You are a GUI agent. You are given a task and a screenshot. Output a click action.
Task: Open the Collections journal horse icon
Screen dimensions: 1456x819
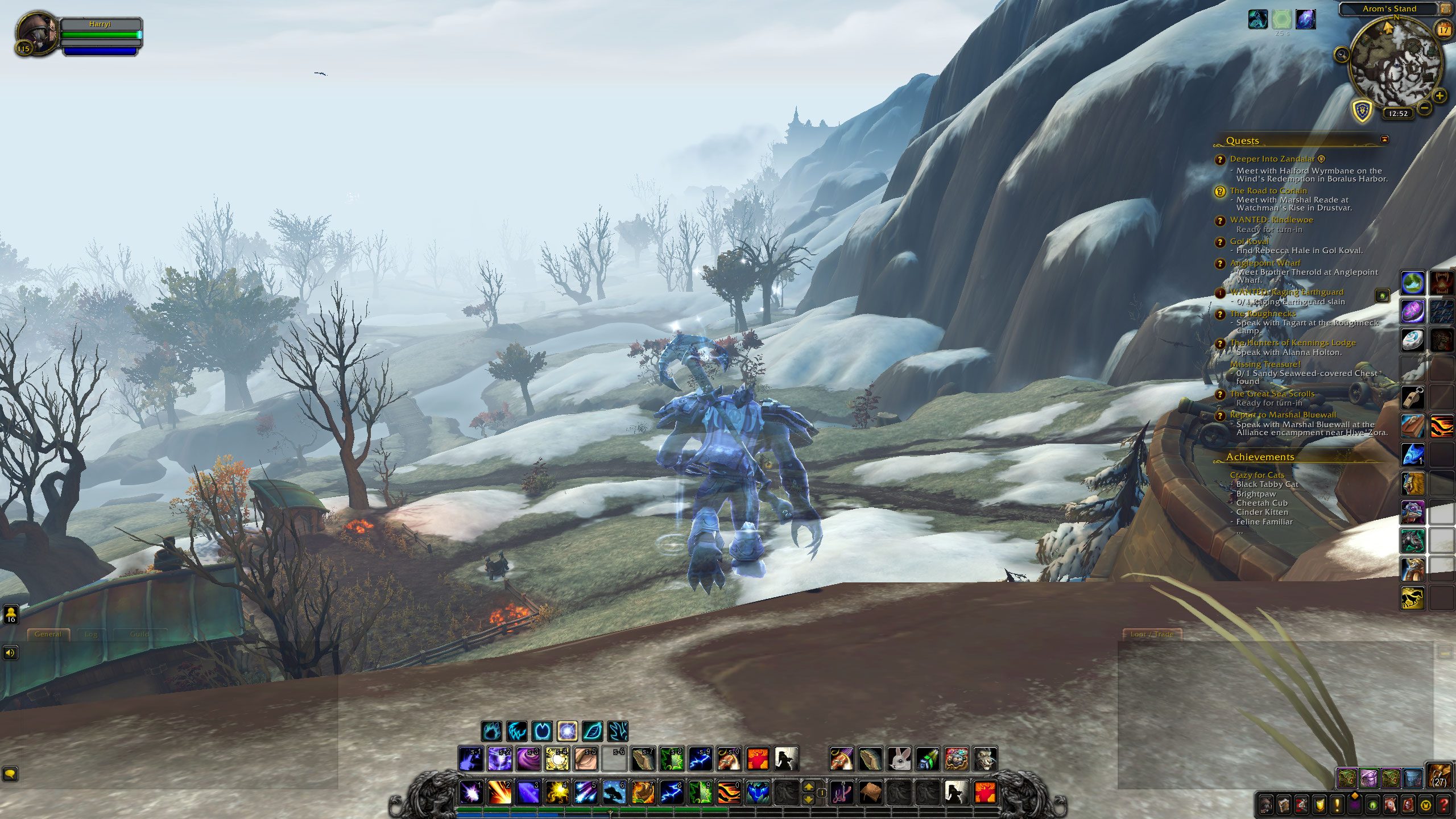click(x=1391, y=806)
